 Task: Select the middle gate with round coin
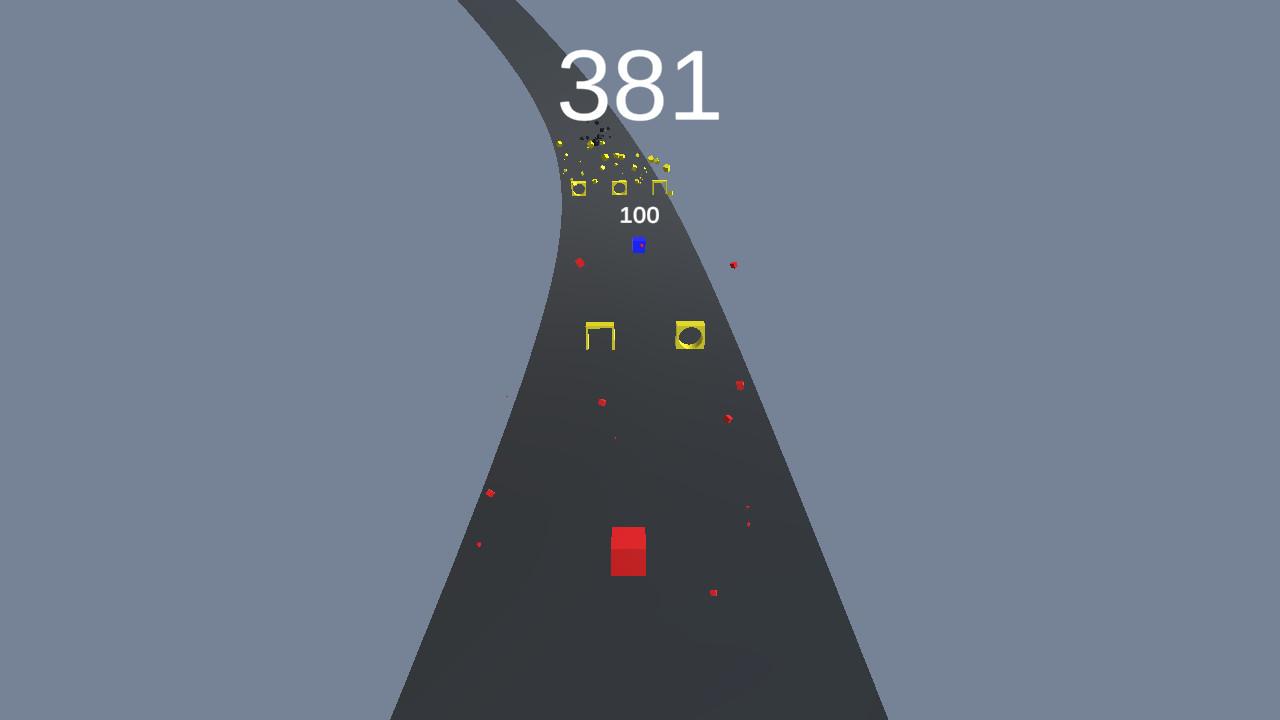[620, 188]
